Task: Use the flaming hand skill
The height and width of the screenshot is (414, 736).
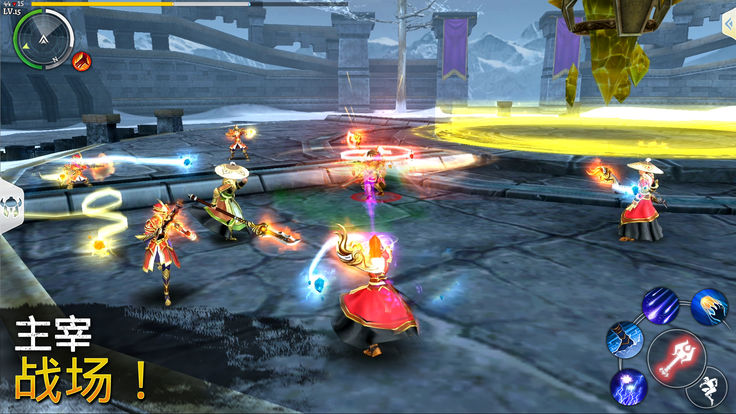Action: 709,308
